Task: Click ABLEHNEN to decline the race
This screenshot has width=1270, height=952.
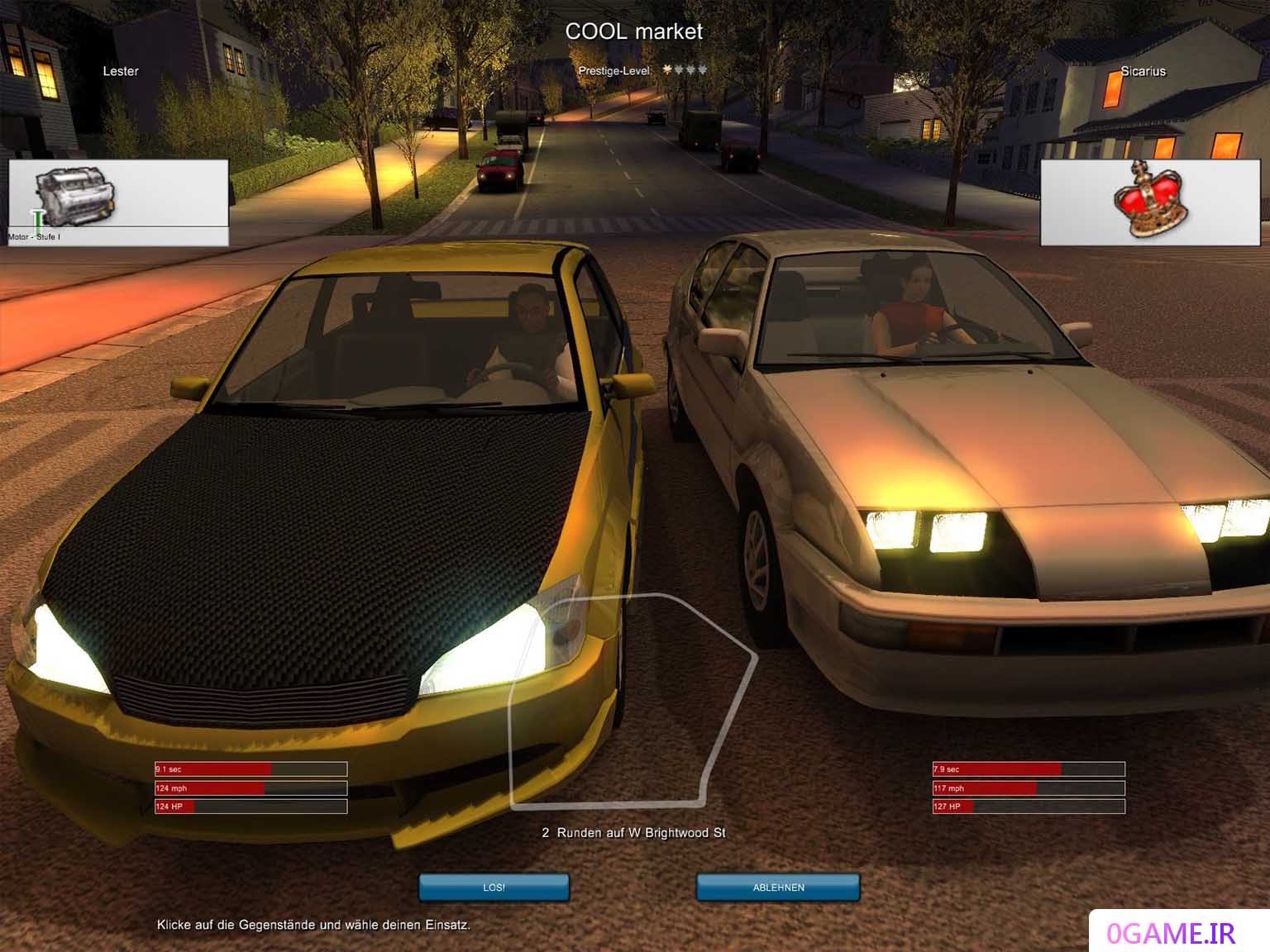Action: point(778,888)
